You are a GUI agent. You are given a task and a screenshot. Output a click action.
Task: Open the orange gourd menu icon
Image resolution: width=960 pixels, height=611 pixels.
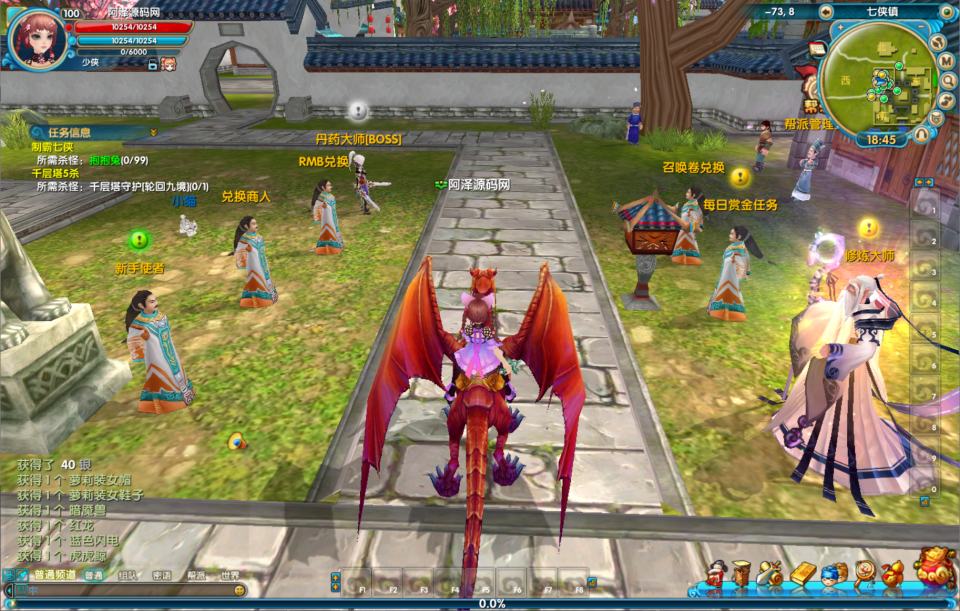point(891,573)
